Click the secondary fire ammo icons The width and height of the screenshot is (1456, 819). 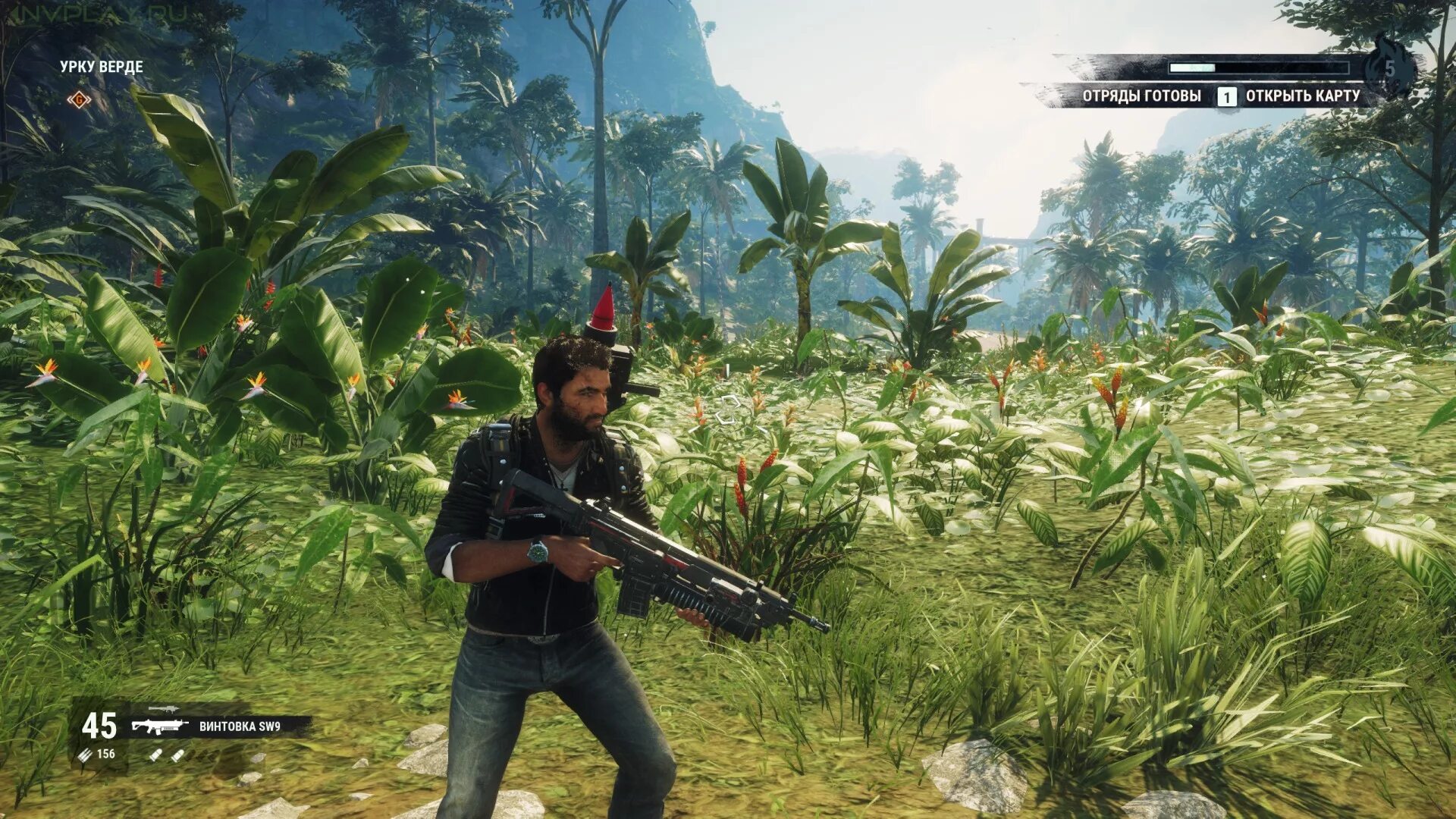166,755
